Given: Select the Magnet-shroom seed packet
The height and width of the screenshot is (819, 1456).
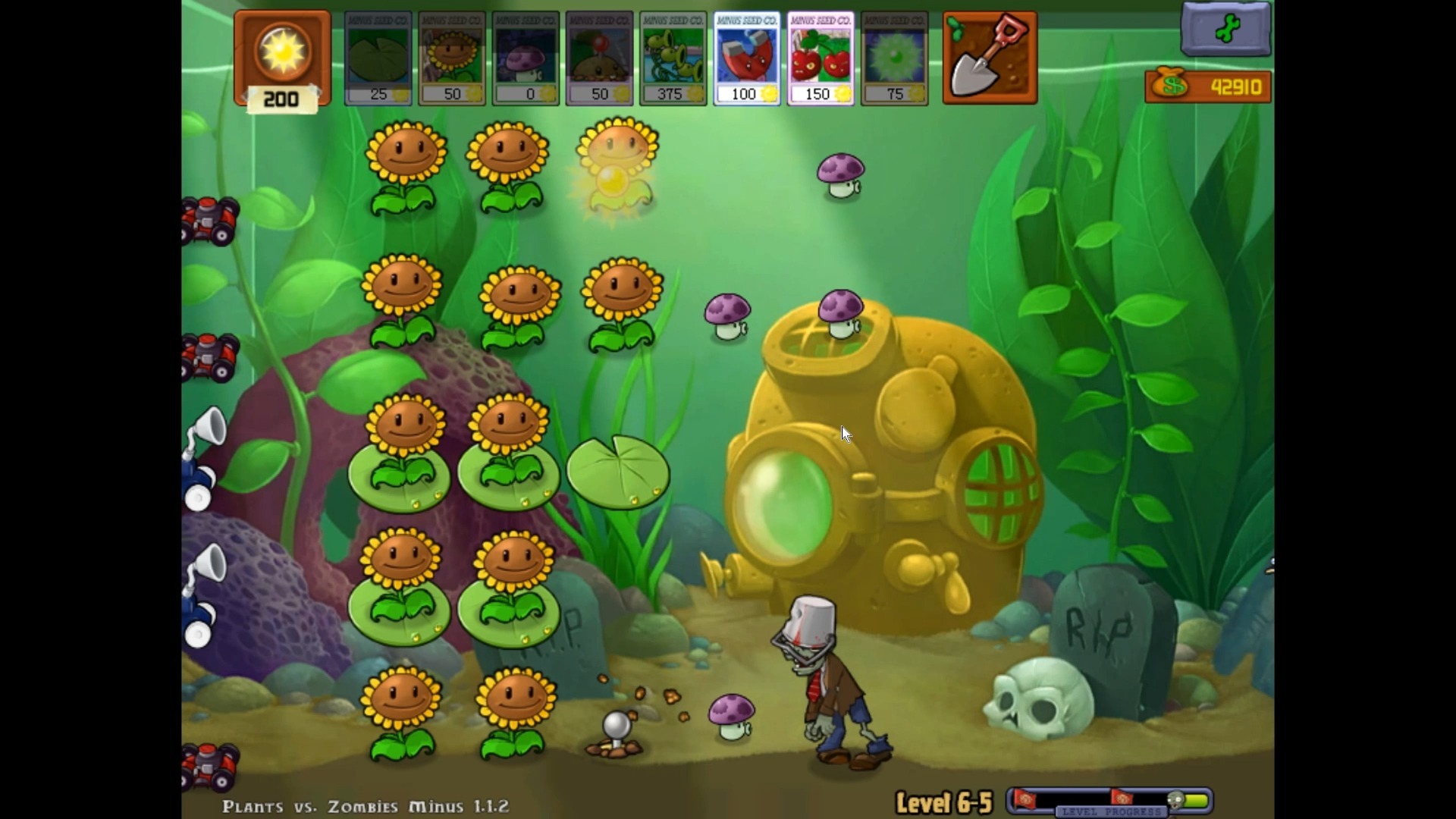Looking at the screenshot, I should (747, 58).
